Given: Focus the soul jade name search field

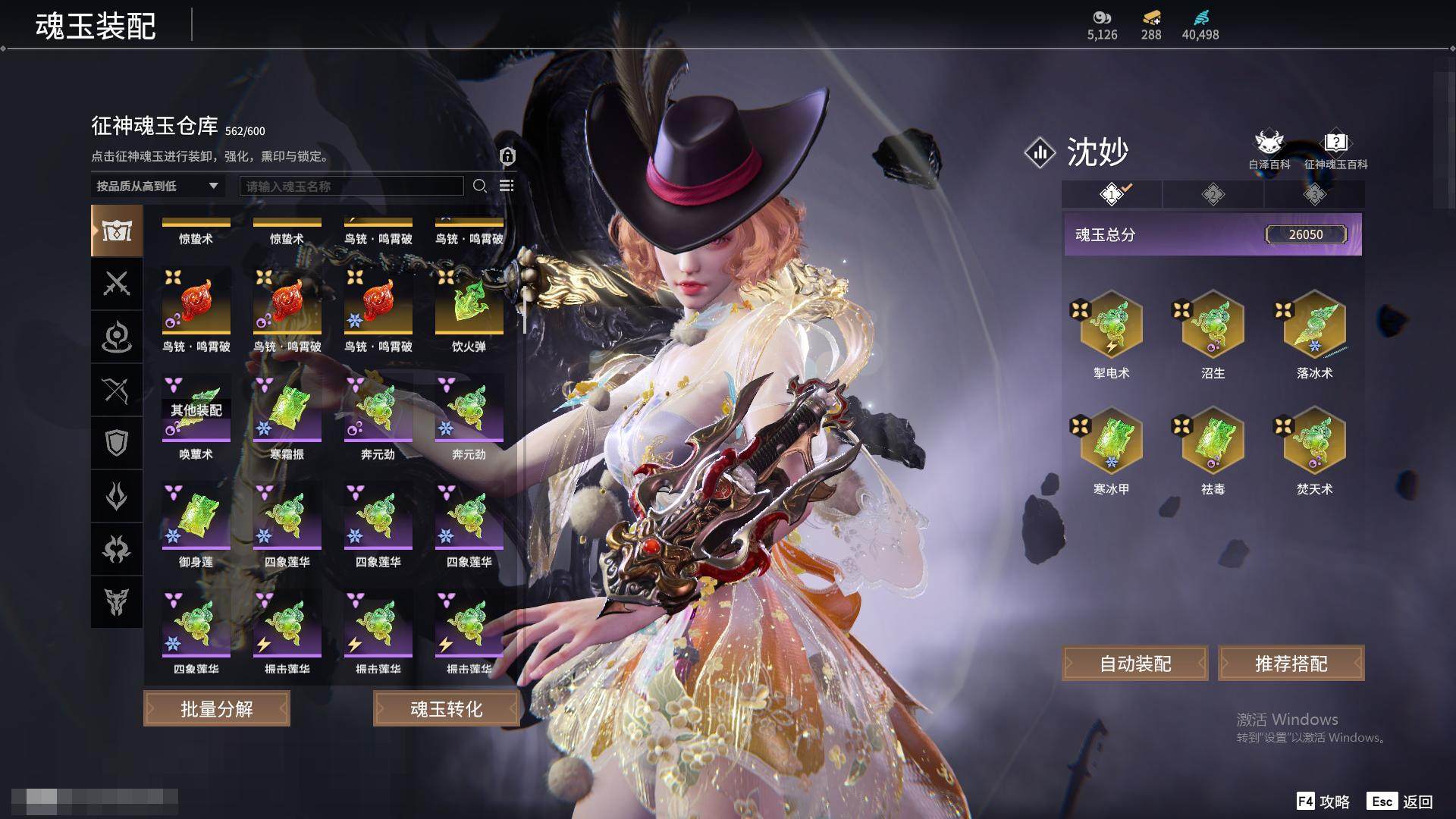Looking at the screenshot, I should [351, 186].
